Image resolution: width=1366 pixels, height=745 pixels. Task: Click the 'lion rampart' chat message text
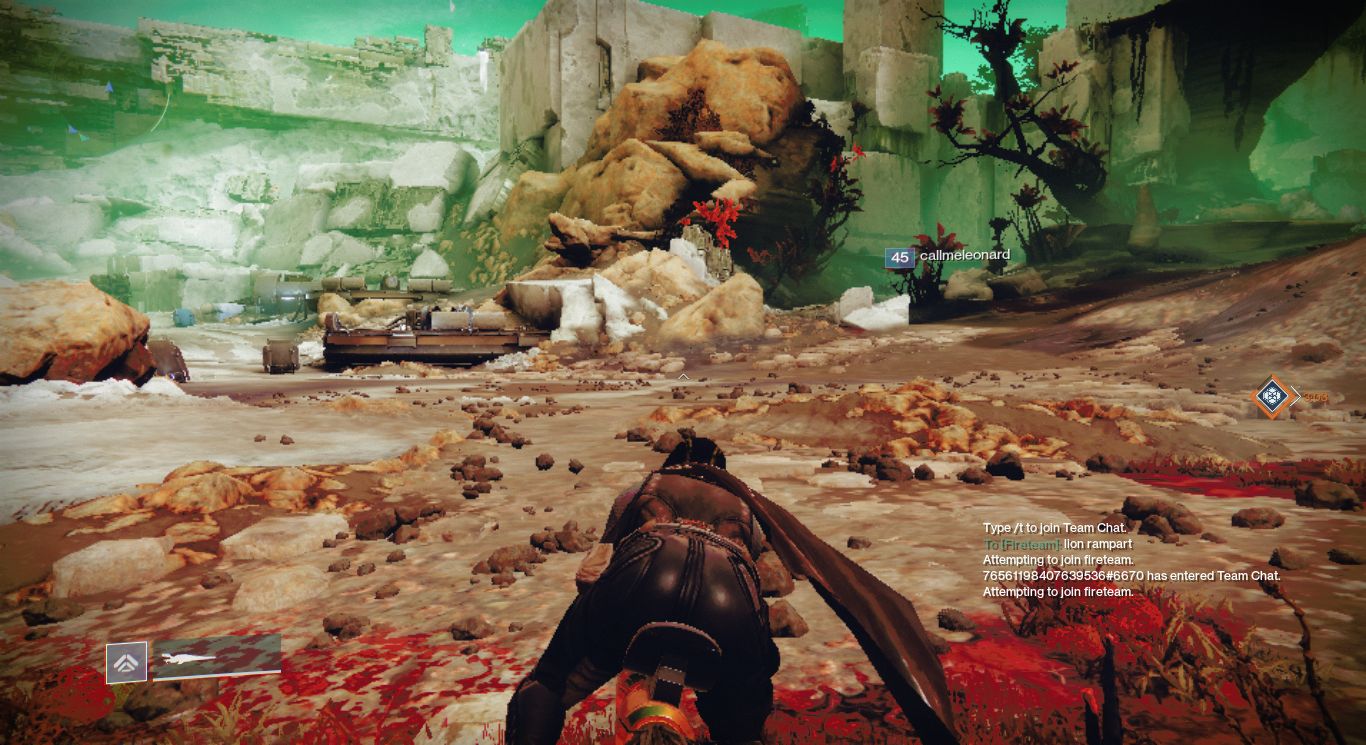point(1100,544)
